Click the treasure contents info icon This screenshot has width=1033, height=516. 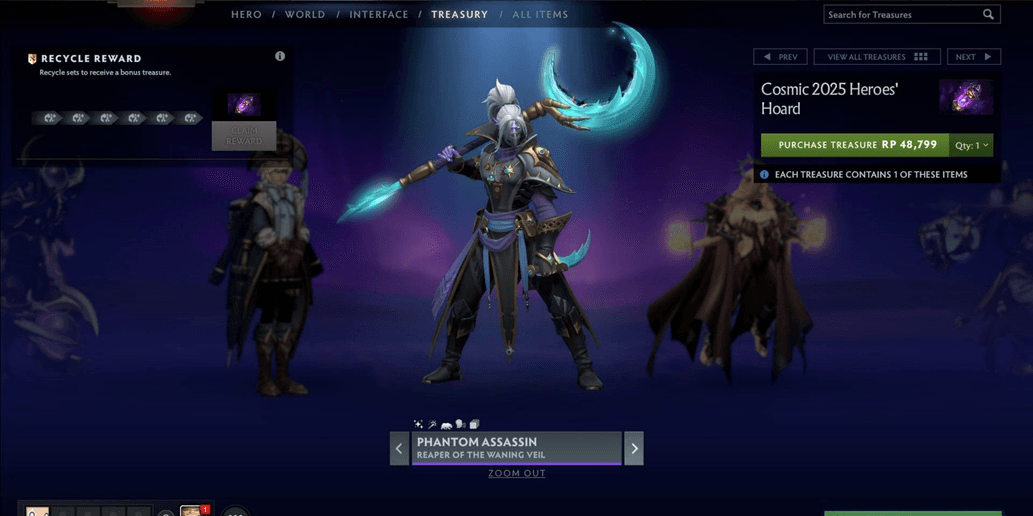click(764, 175)
